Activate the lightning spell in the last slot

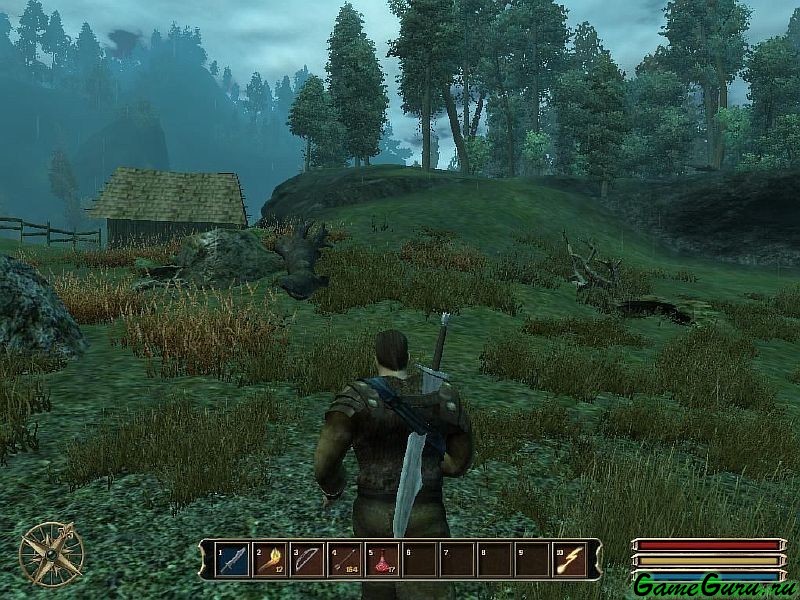point(570,560)
